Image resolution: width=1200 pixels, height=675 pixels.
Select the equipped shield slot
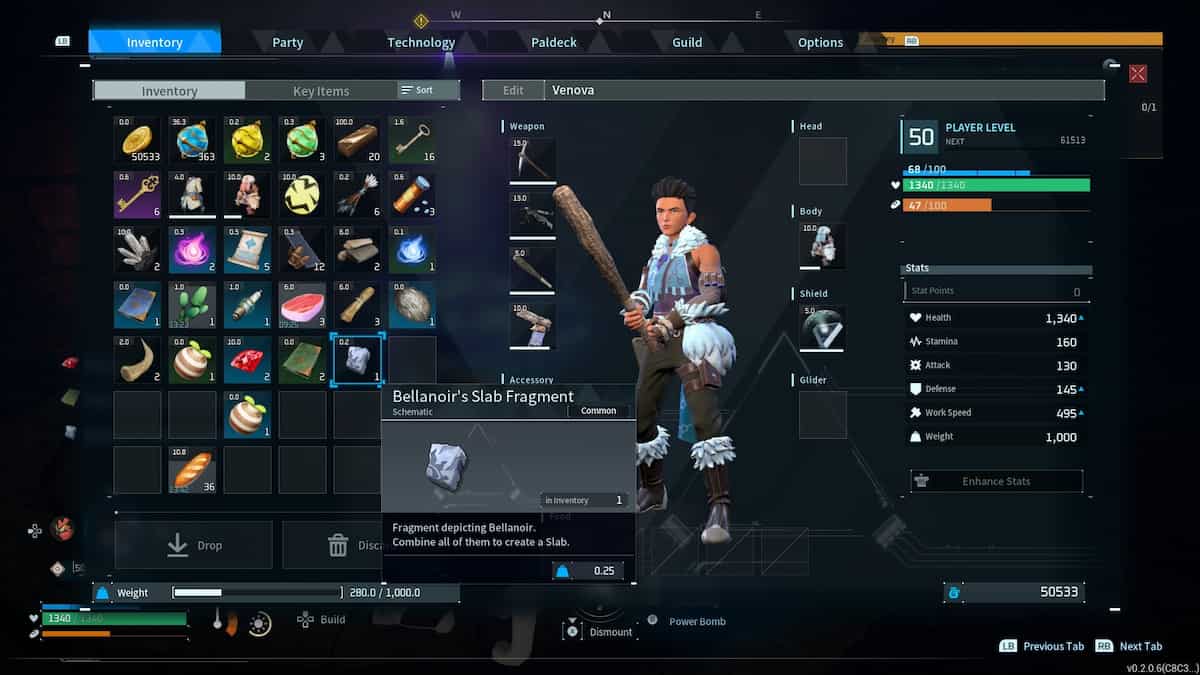pyautogui.click(x=822, y=327)
